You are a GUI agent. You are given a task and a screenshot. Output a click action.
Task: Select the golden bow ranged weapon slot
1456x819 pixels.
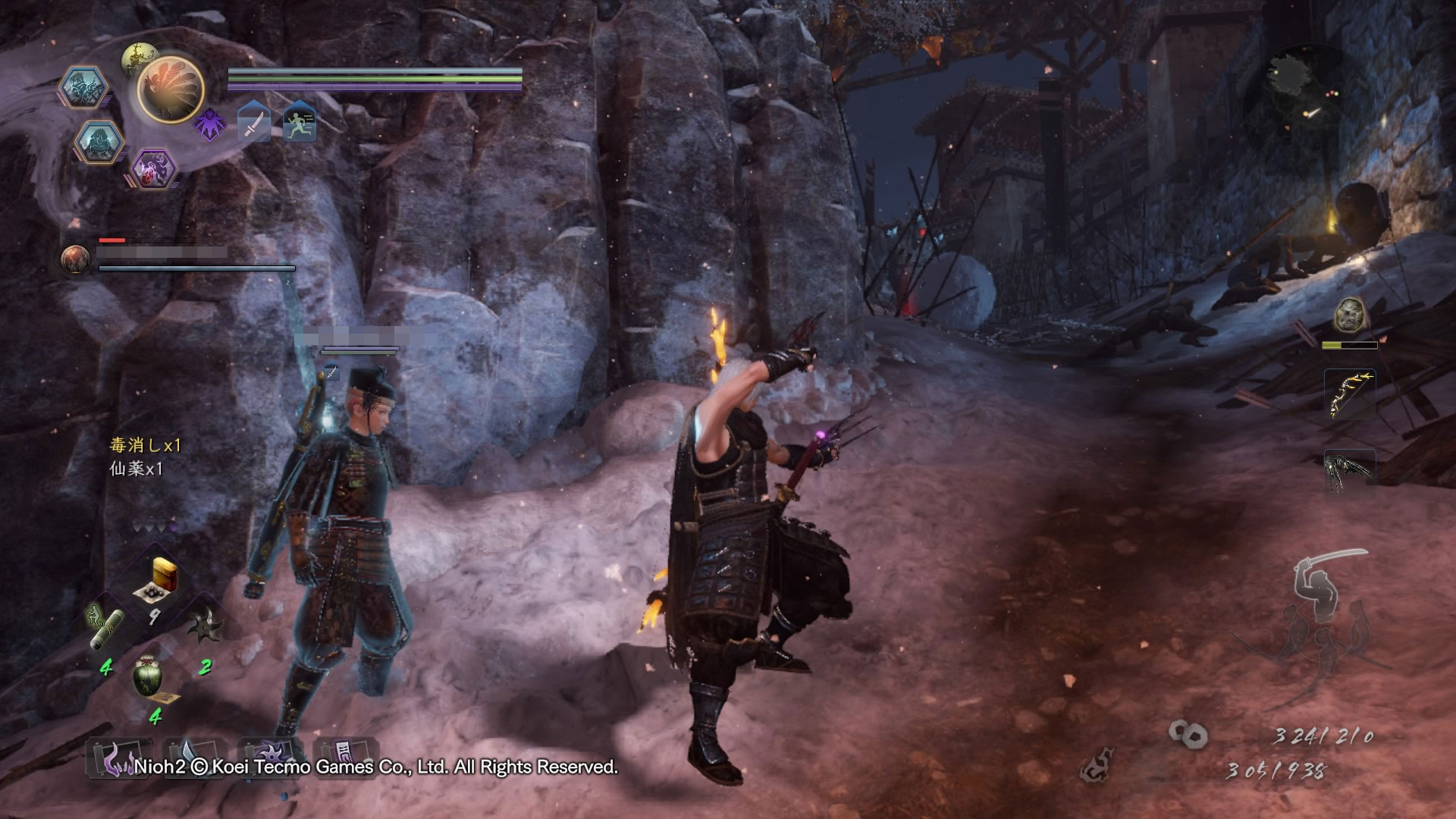coord(1349,395)
